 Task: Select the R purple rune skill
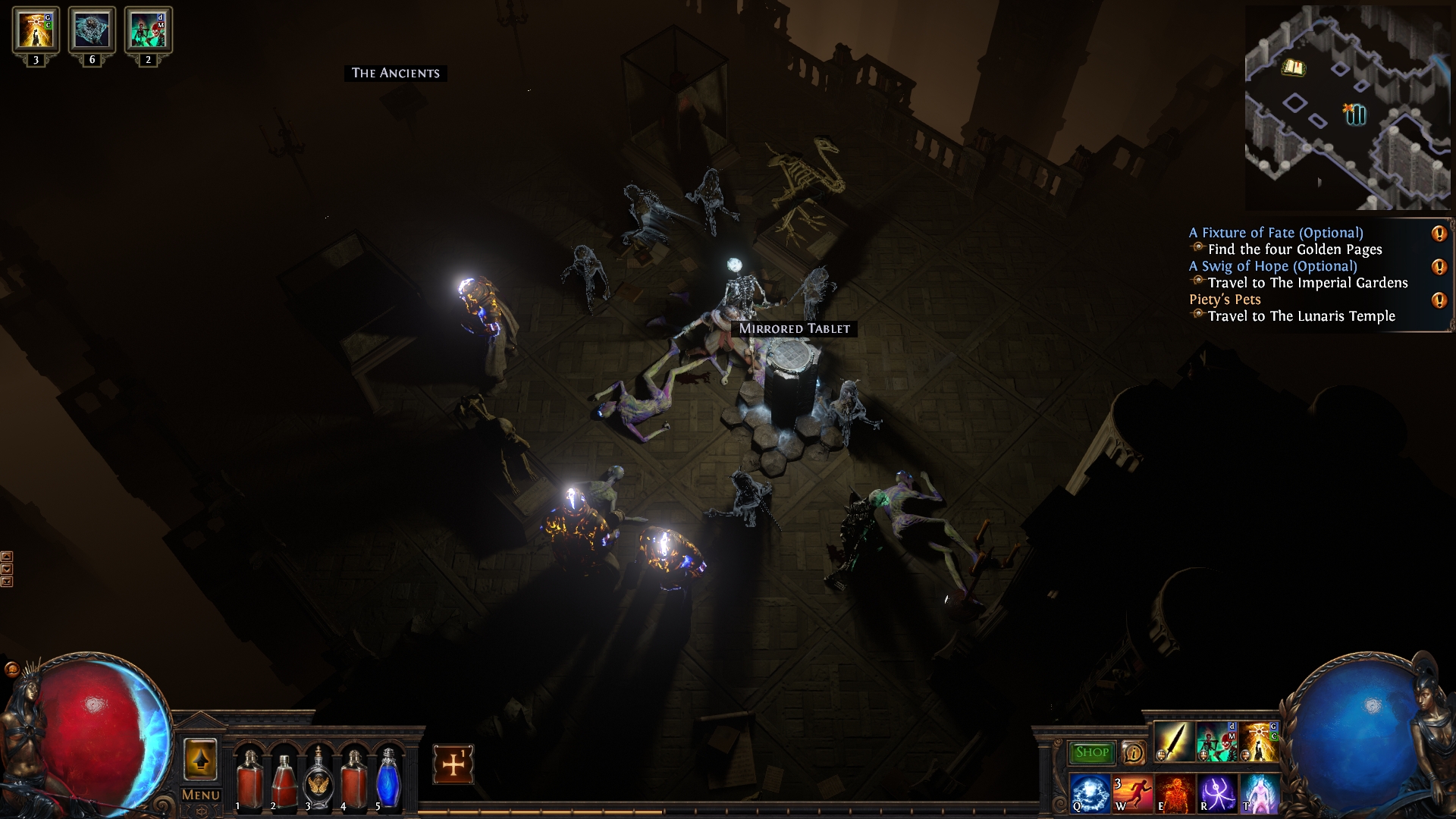(x=1217, y=793)
